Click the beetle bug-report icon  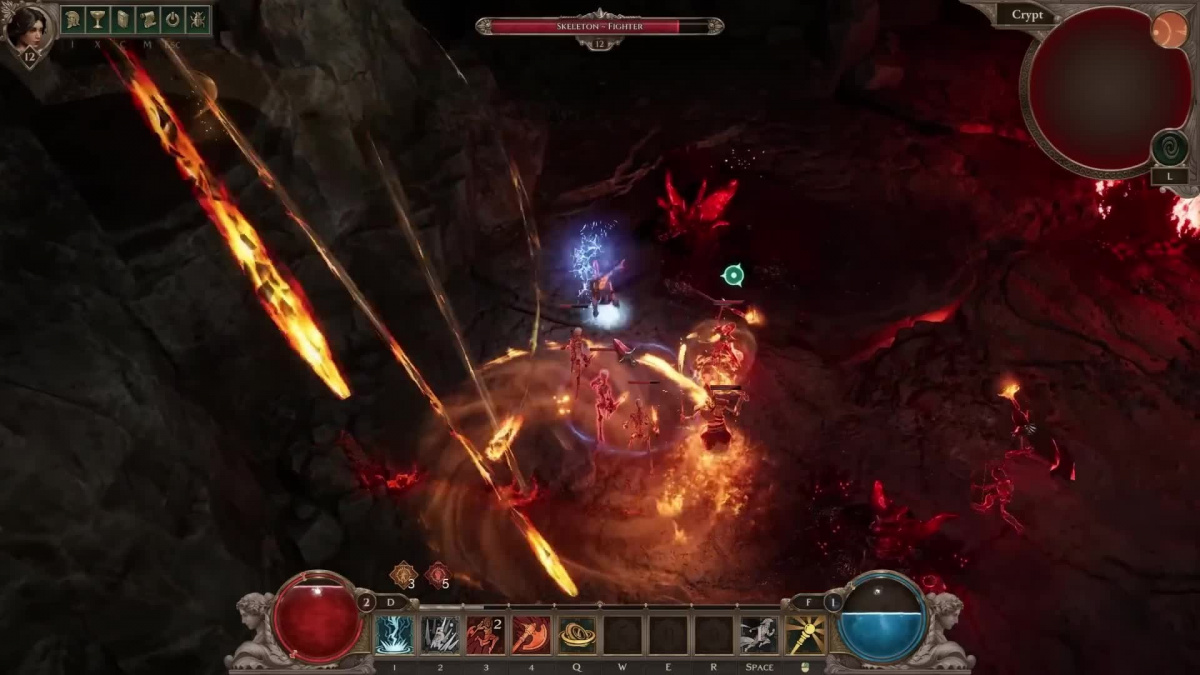click(x=197, y=19)
